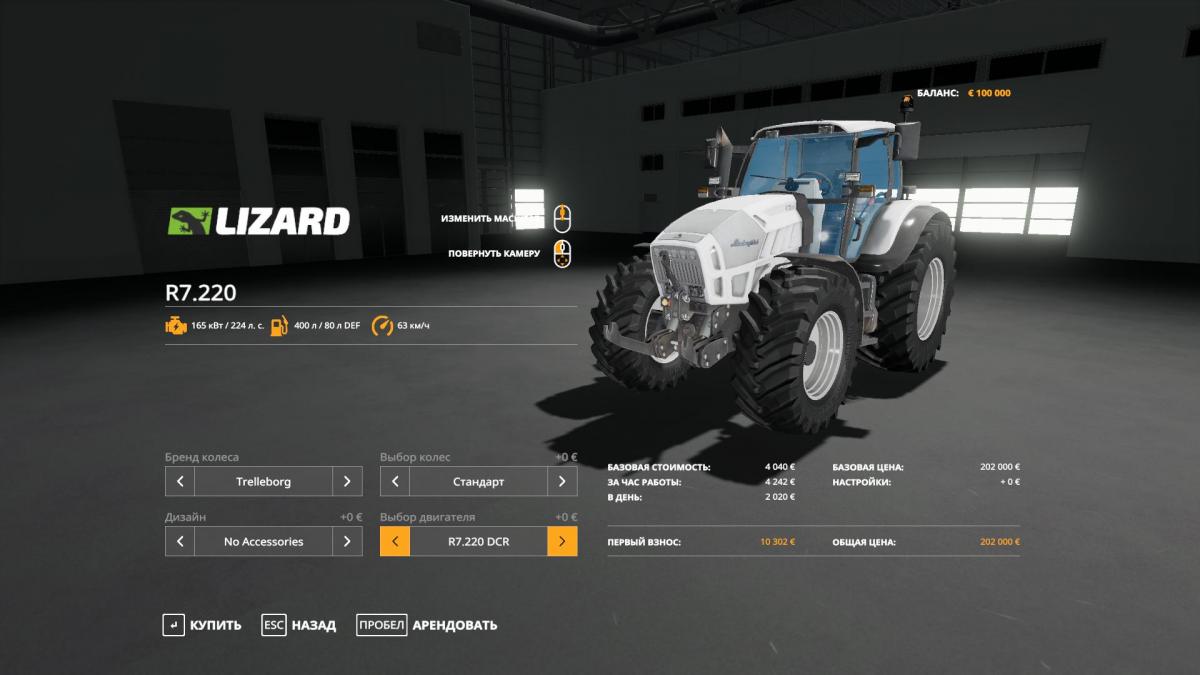Buy the tractor with Купить
This screenshot has height=675, width=1200.
pyautogui.click(x=203, y=625)
